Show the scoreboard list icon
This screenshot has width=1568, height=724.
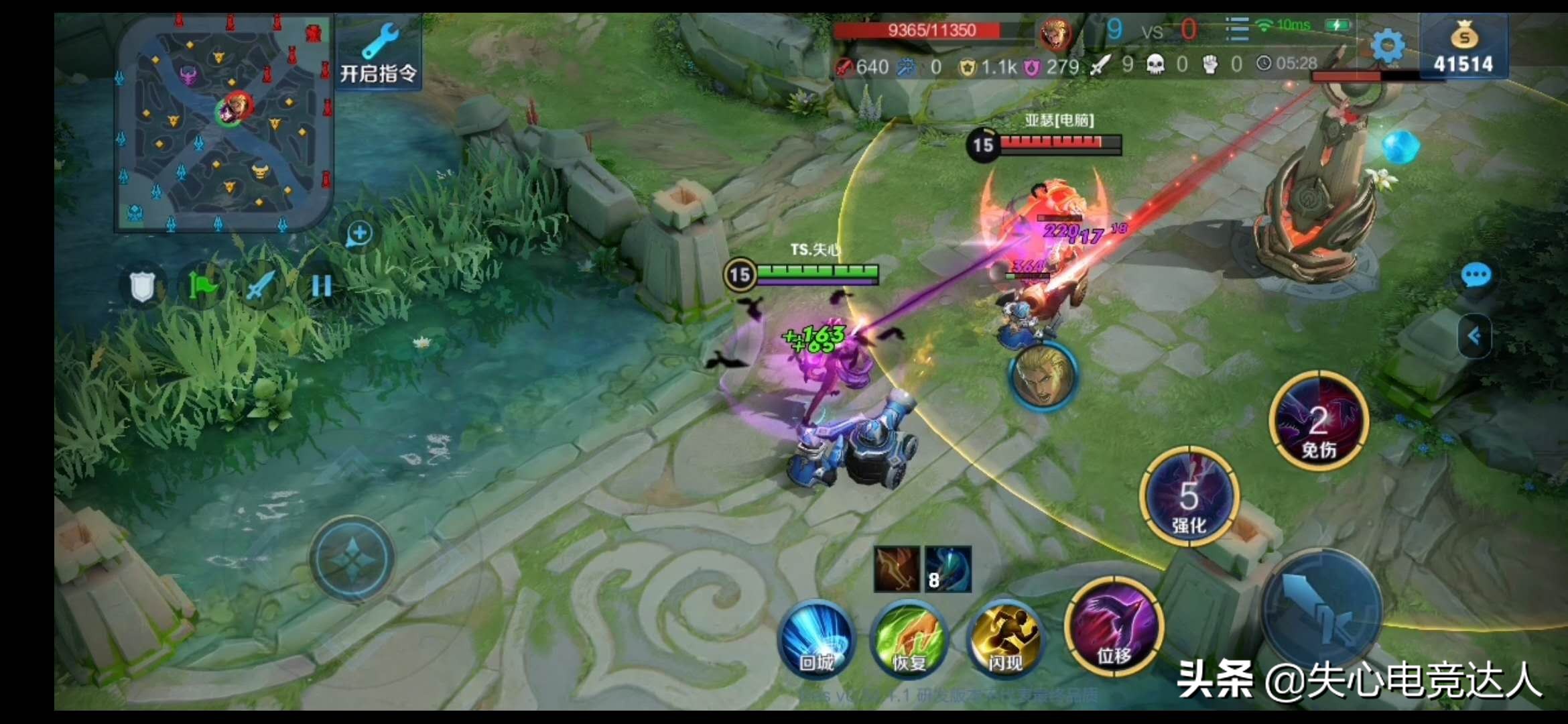(x=1236, y=29)
